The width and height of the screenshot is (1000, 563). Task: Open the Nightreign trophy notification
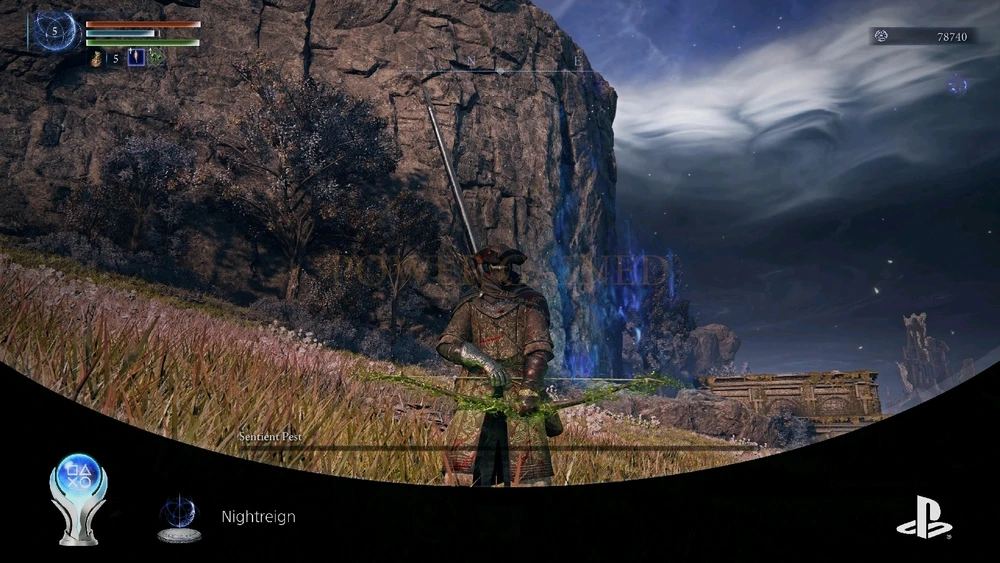pyautogui.click(x=258, y=517)
